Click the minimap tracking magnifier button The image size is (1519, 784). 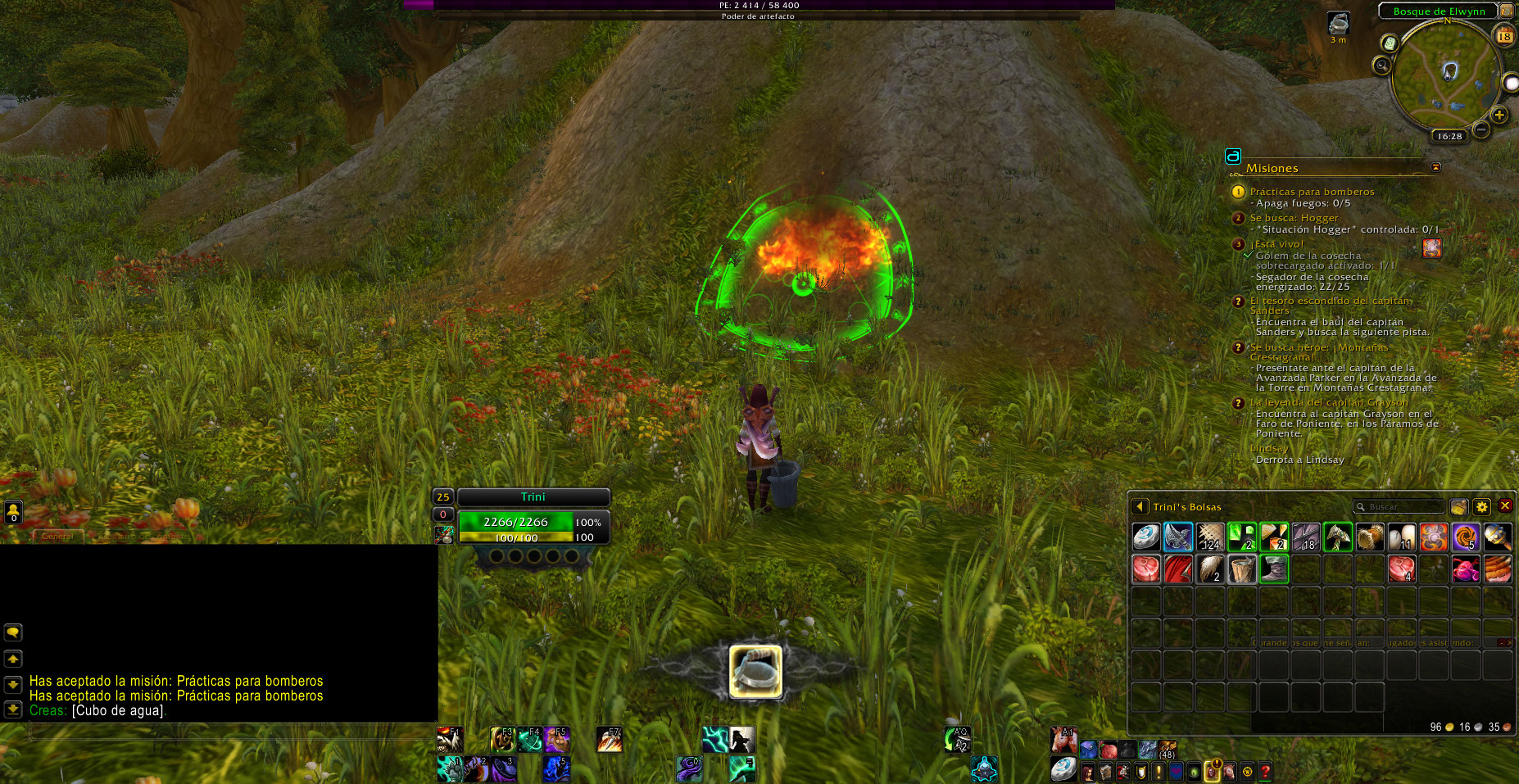point(1382,66)
